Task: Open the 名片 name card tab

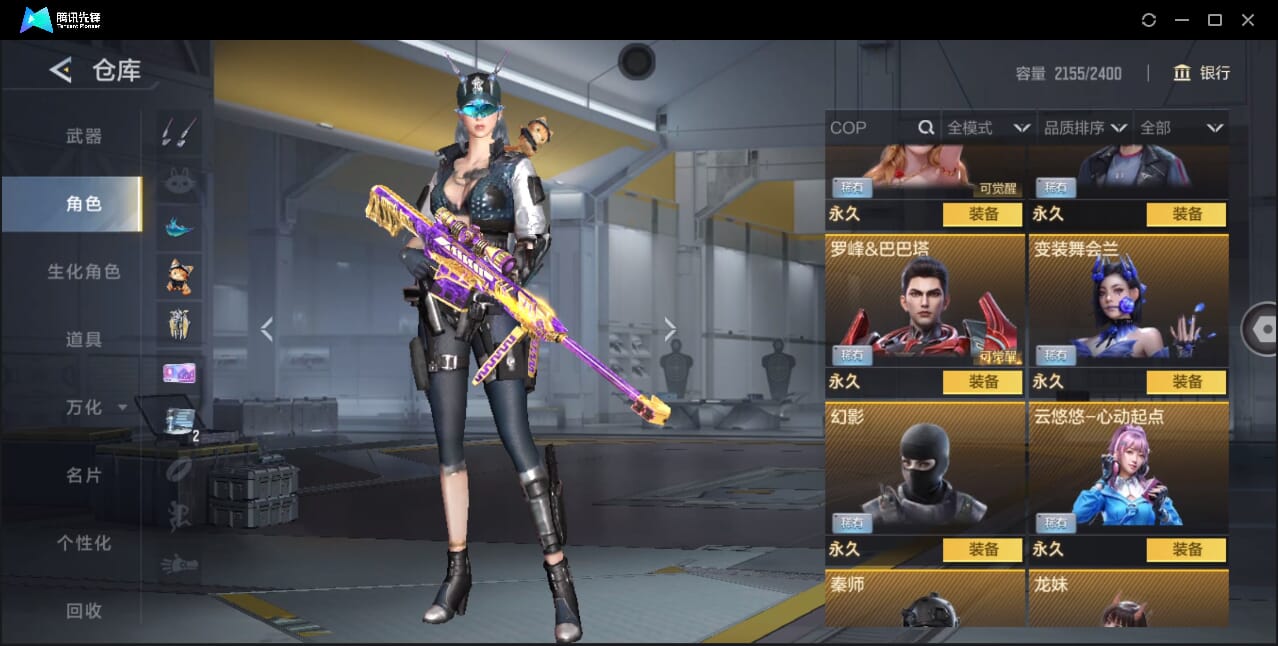Action: [x=84, y=475]
